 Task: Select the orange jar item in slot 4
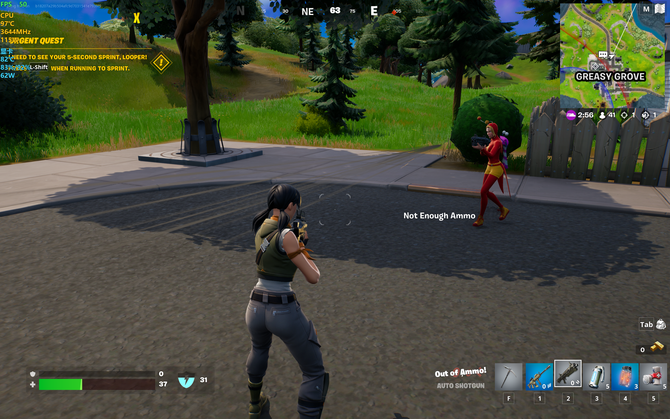[x=626, y=375]
